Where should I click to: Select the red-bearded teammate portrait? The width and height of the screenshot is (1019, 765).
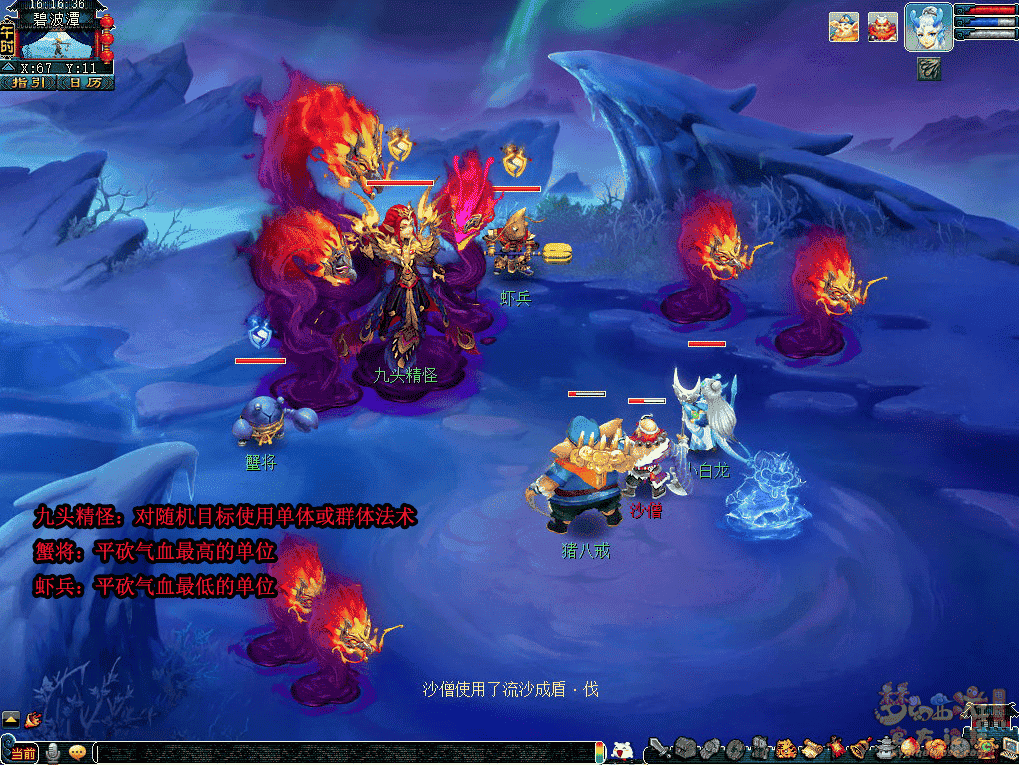point(882,27)
